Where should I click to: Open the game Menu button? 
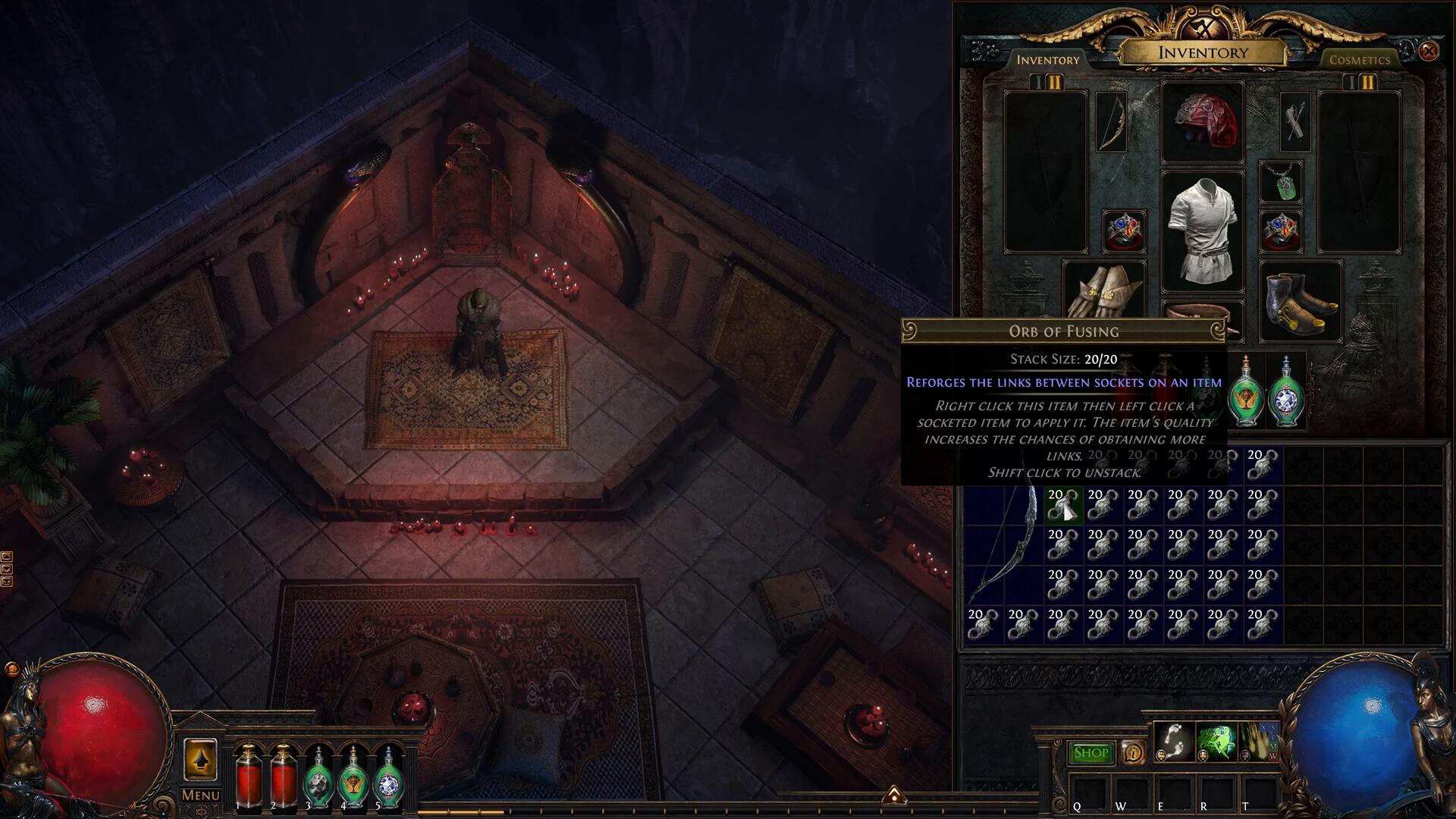pos(201,795)
